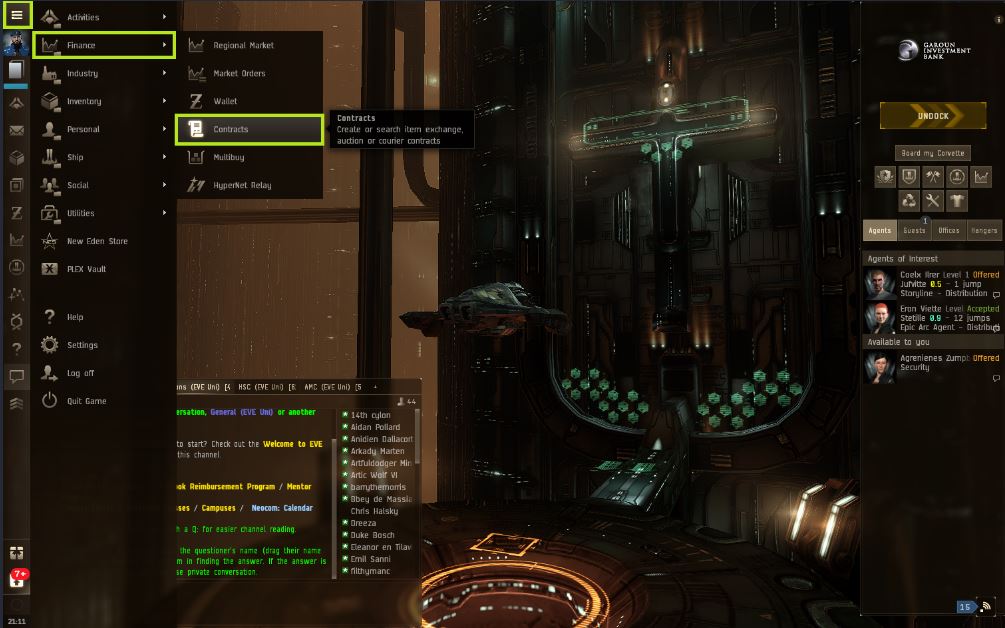Select Market Orders from Finance submenu
Image resolution: width=1005 pixels, height=628 pixels.
249,73
